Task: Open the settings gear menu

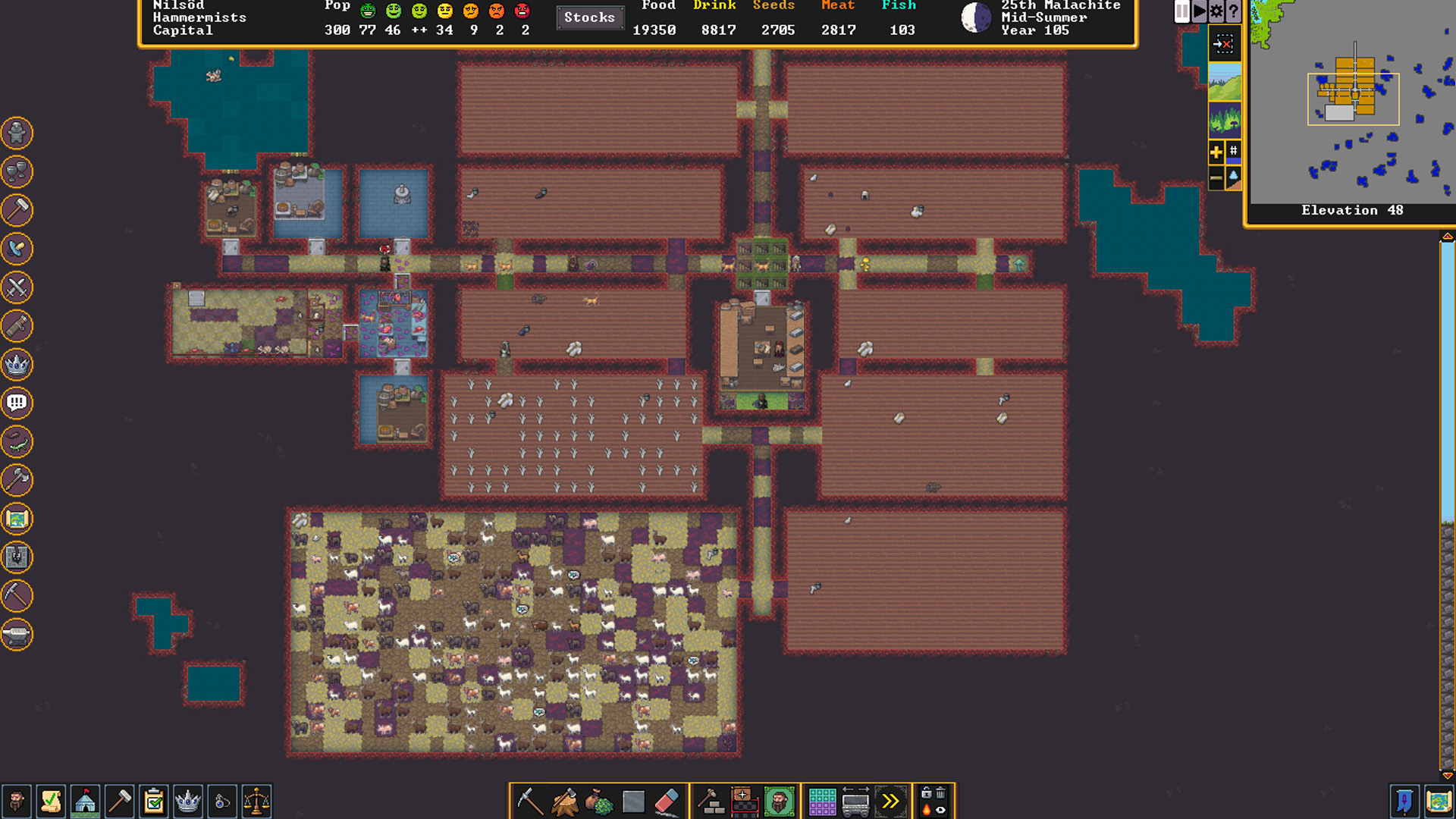Action: [1216, 11]
